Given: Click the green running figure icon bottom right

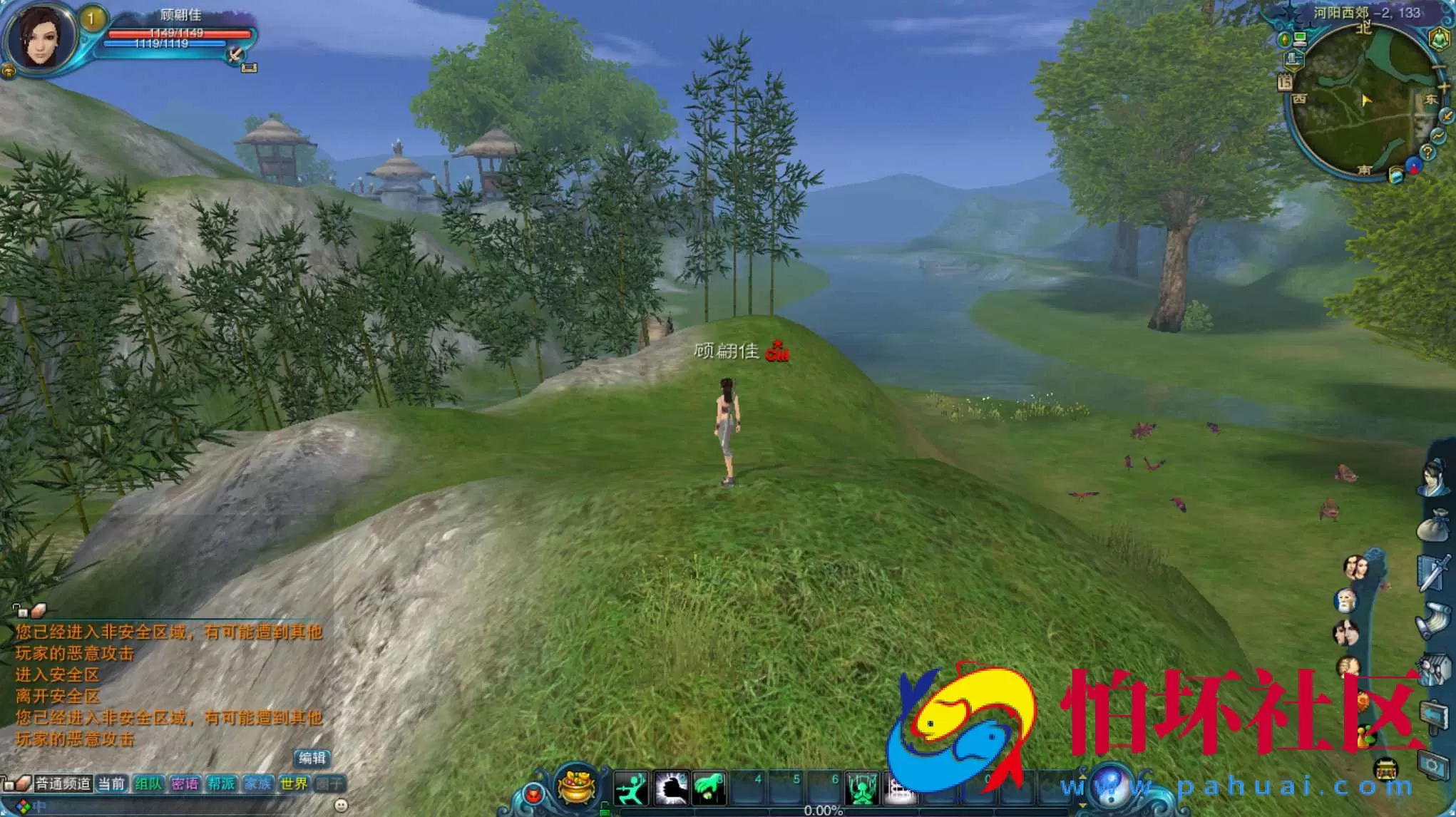Looking at the screenshot, I should (630, 789).
